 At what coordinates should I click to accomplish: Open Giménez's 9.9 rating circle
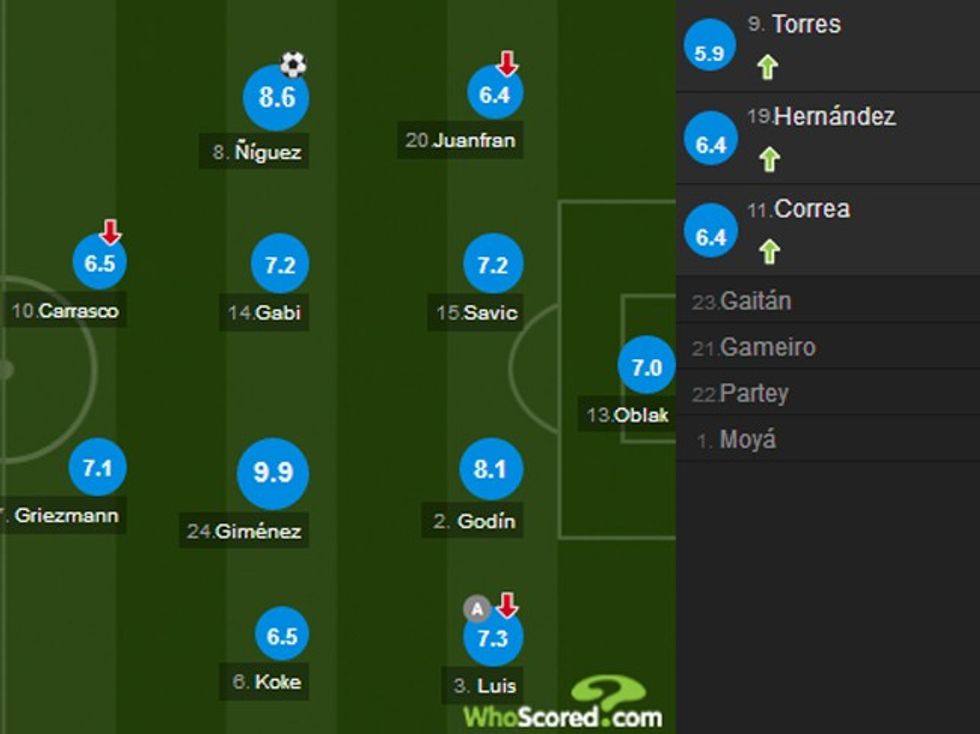272,473
